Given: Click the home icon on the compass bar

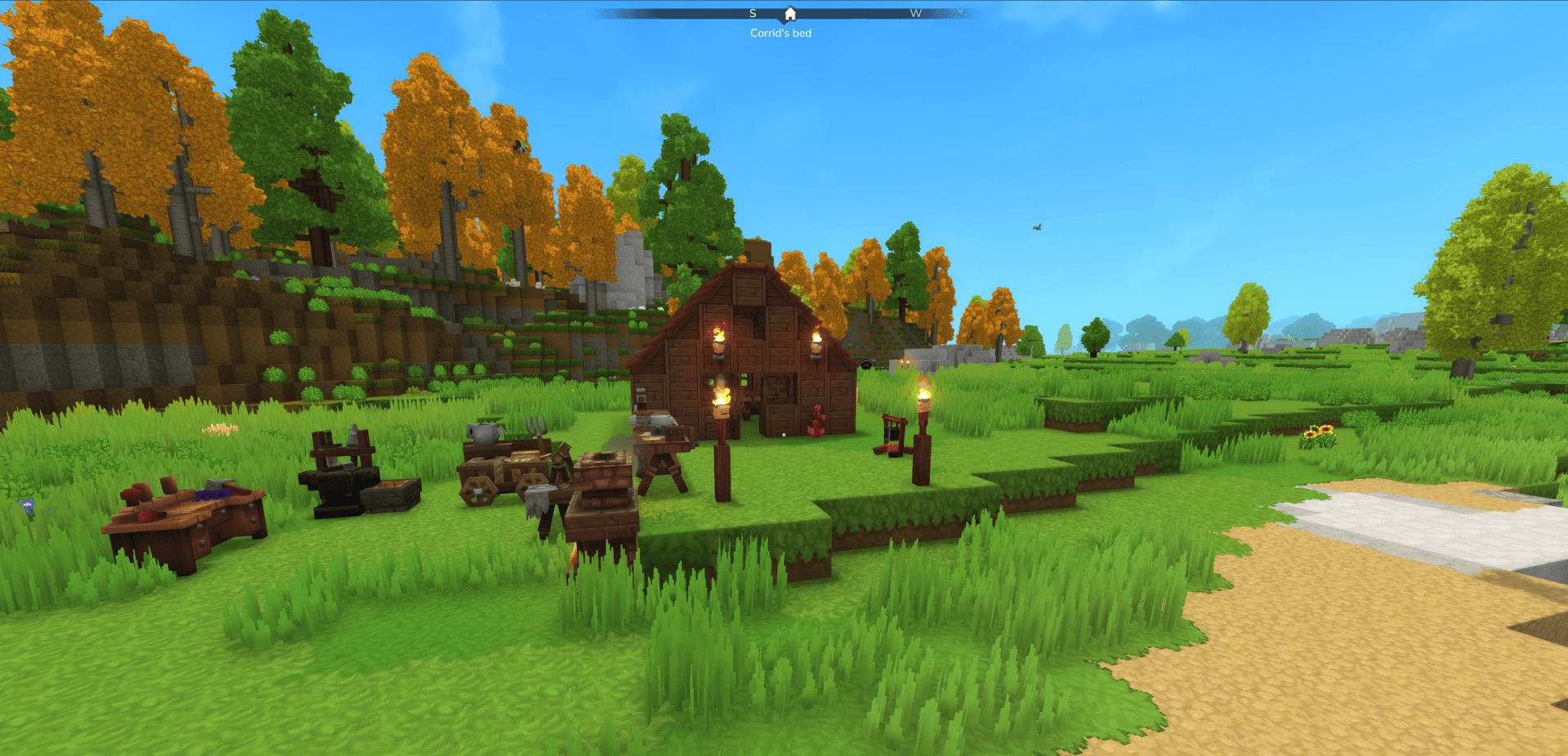Looking at the screenshot, I should pyautogui.click(x=789, y=13).
